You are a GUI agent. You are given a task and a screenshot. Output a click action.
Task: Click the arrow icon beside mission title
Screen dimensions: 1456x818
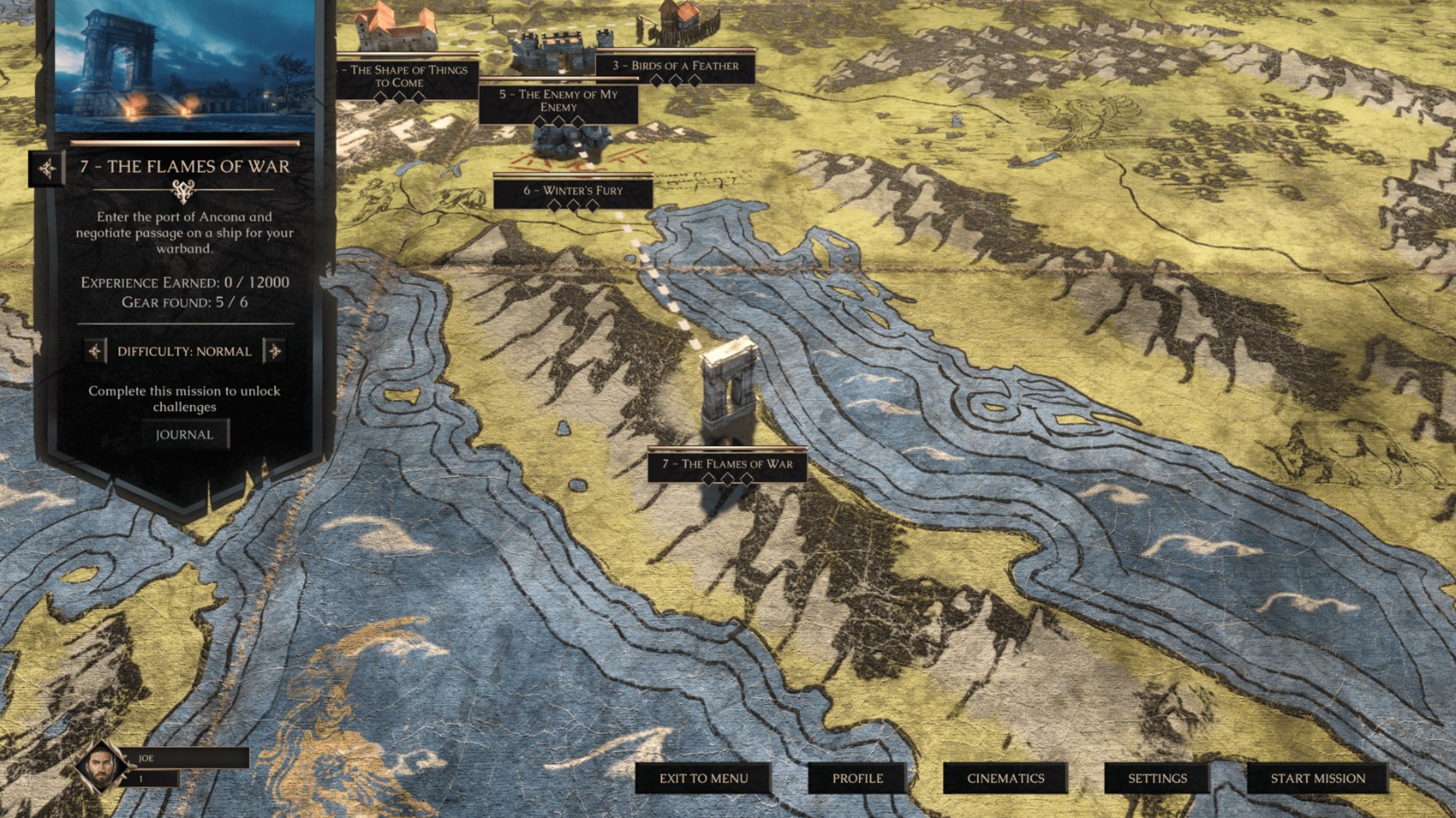tap(46, 167)
